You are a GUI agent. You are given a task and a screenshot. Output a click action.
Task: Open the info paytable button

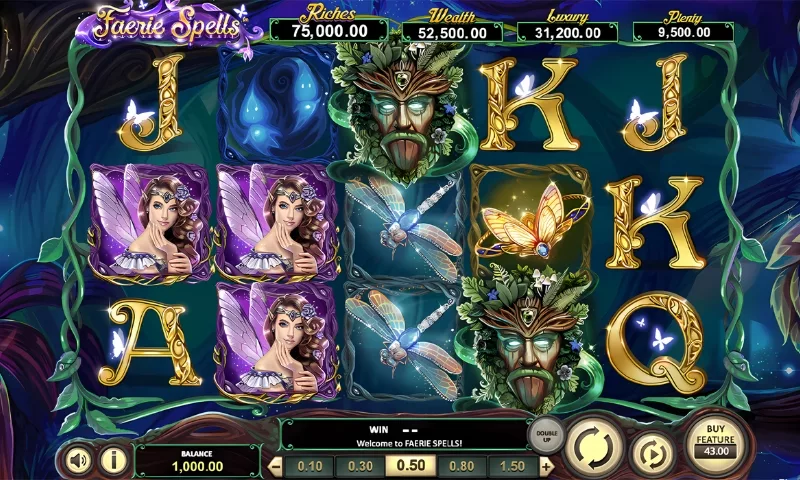[115, 459]
